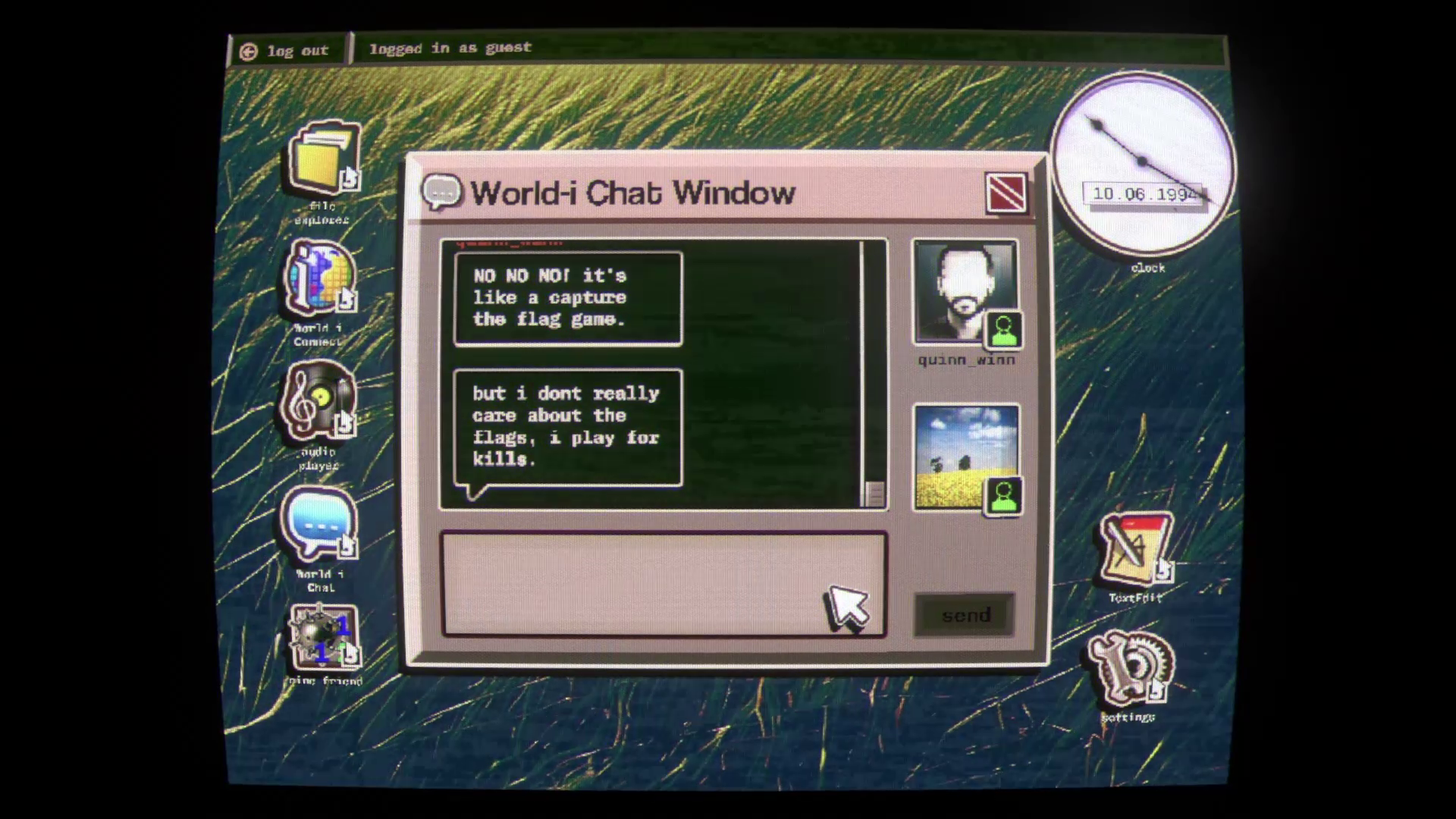This screenshot has width=1456, height=819.
Task: Open the file explorer desktop icon
Action: pyautogui.click(x=323, y=159)
